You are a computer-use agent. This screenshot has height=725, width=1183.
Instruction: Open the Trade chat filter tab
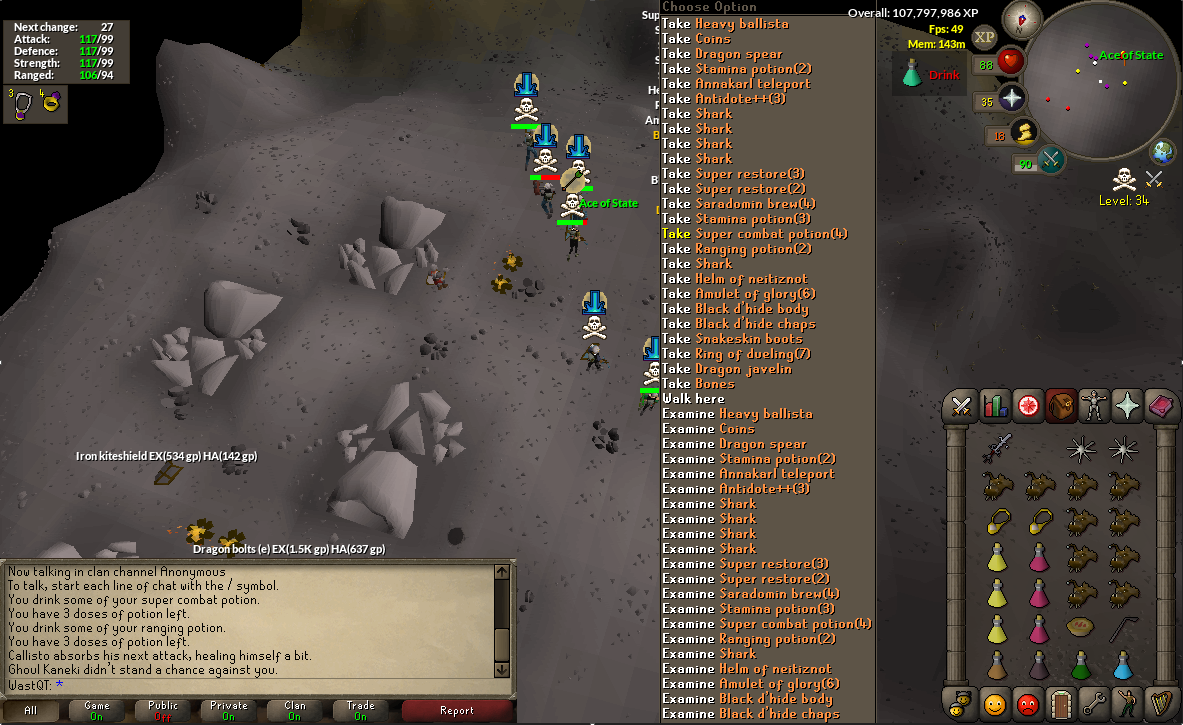pyautogui.click(x=361, y=711)
